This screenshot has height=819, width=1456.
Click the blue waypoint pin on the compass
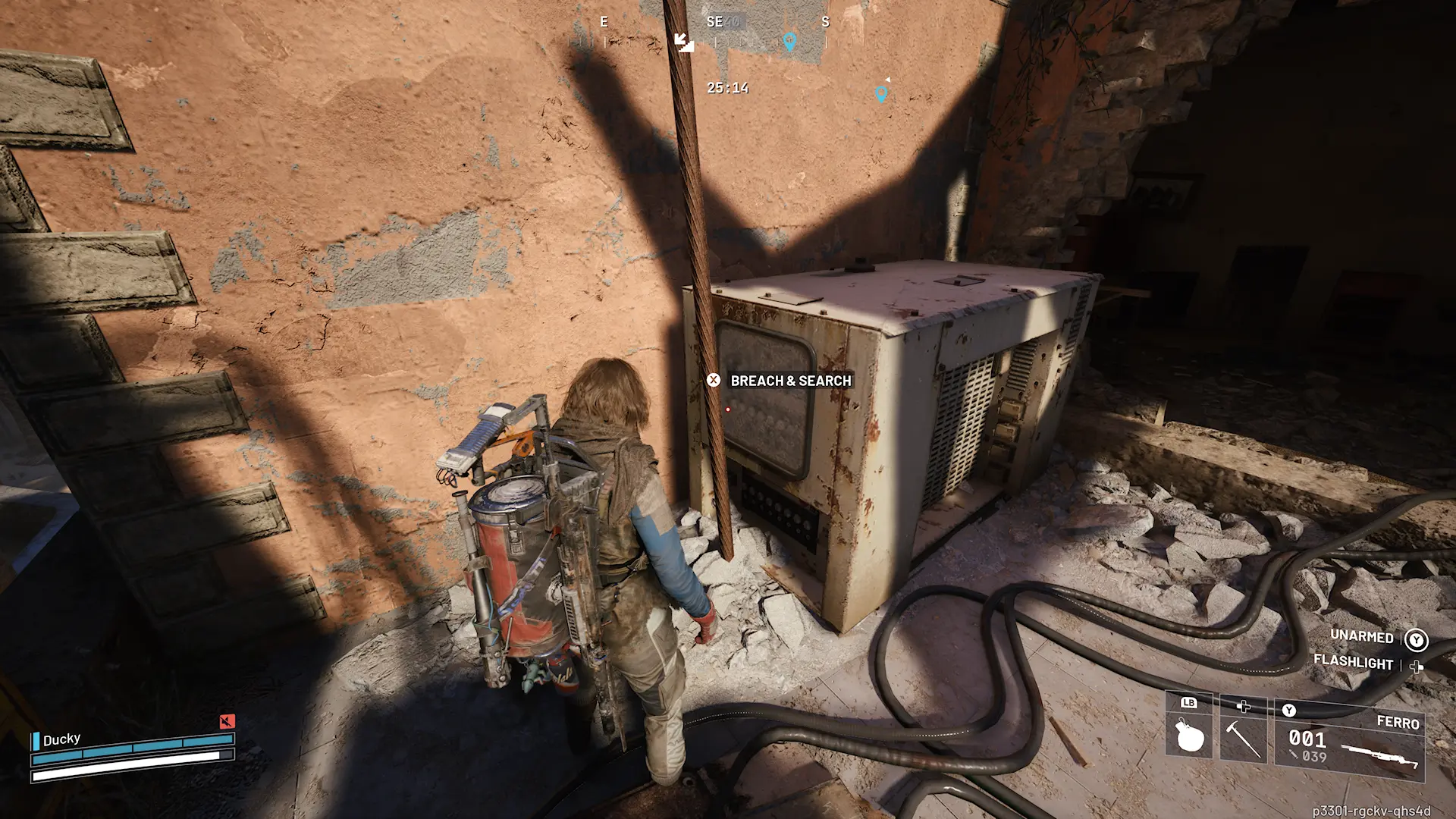tap(790, 42)
